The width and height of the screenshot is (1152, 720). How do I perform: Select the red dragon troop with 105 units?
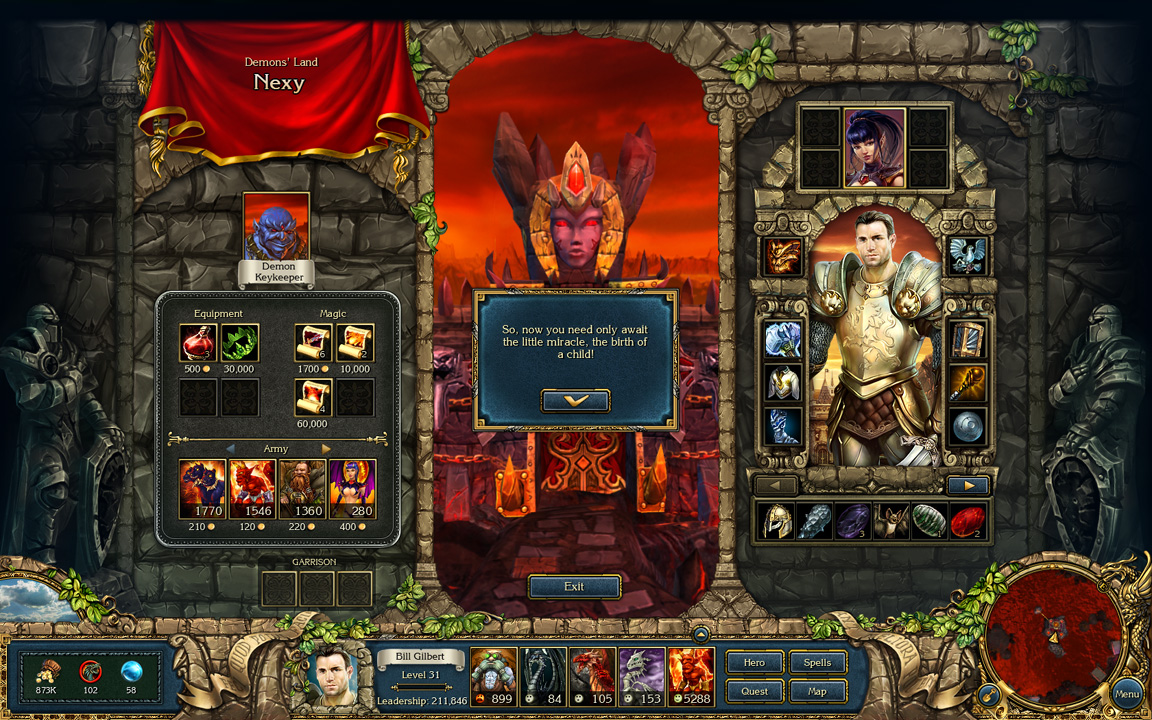point(592,677)
